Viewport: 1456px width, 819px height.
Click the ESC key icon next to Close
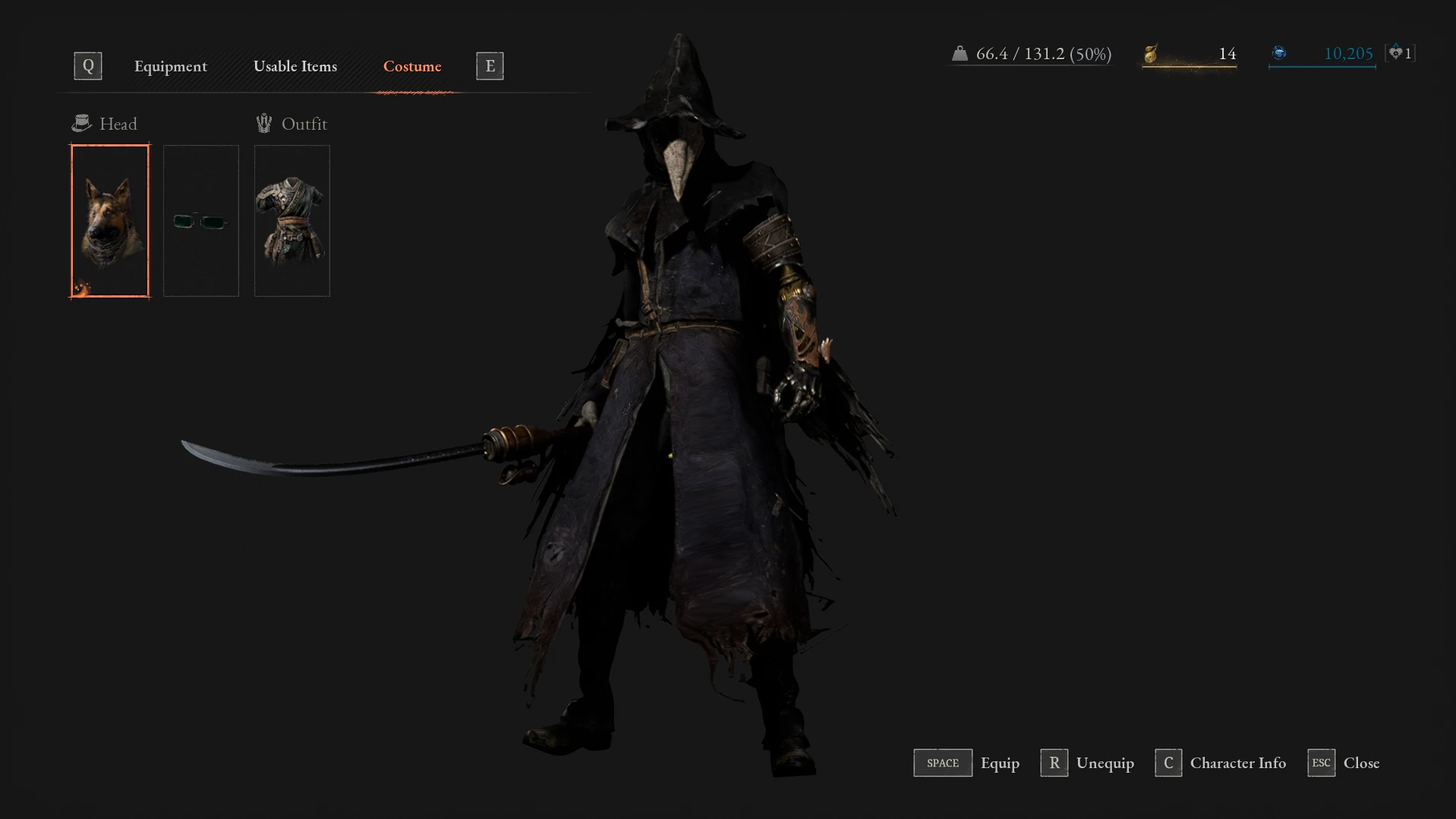coord(1321,763)
